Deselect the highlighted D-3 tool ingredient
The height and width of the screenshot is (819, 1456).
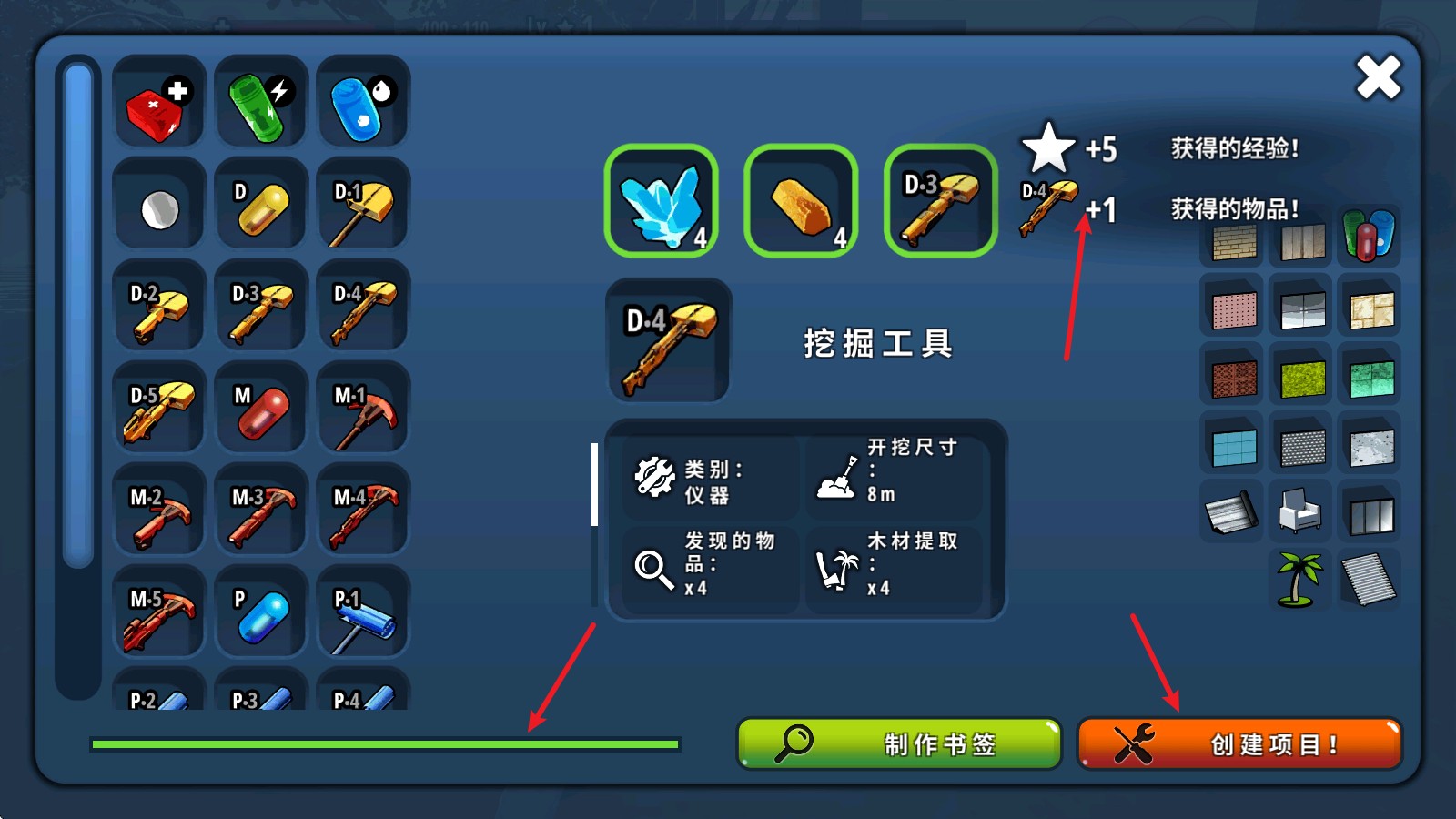938,202
